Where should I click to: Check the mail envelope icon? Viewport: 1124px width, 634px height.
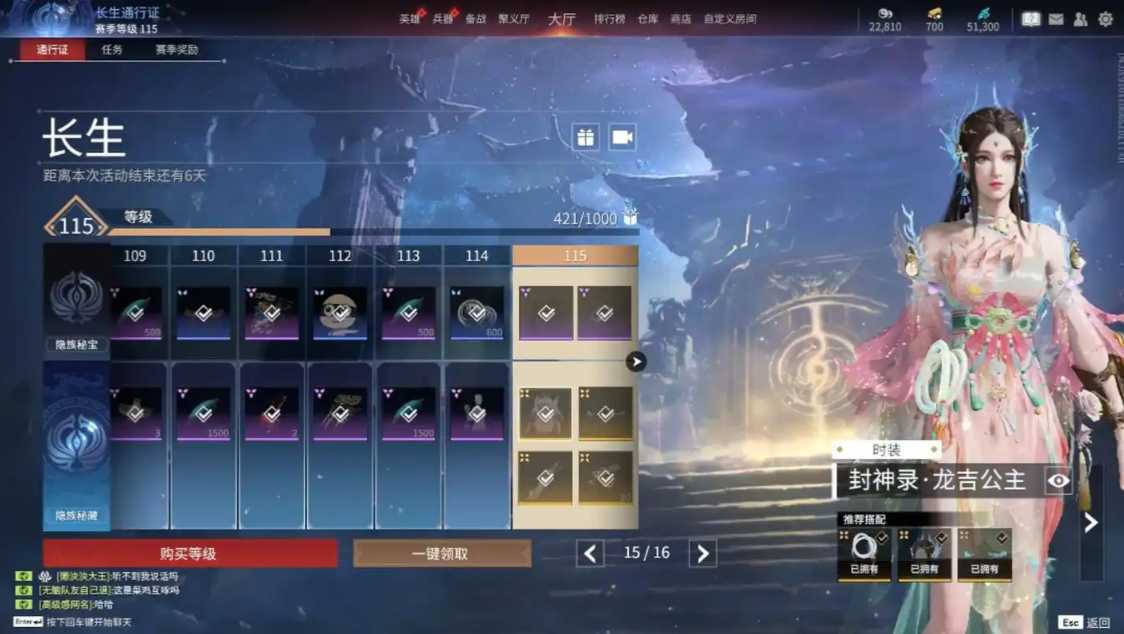pos(1056,19)
